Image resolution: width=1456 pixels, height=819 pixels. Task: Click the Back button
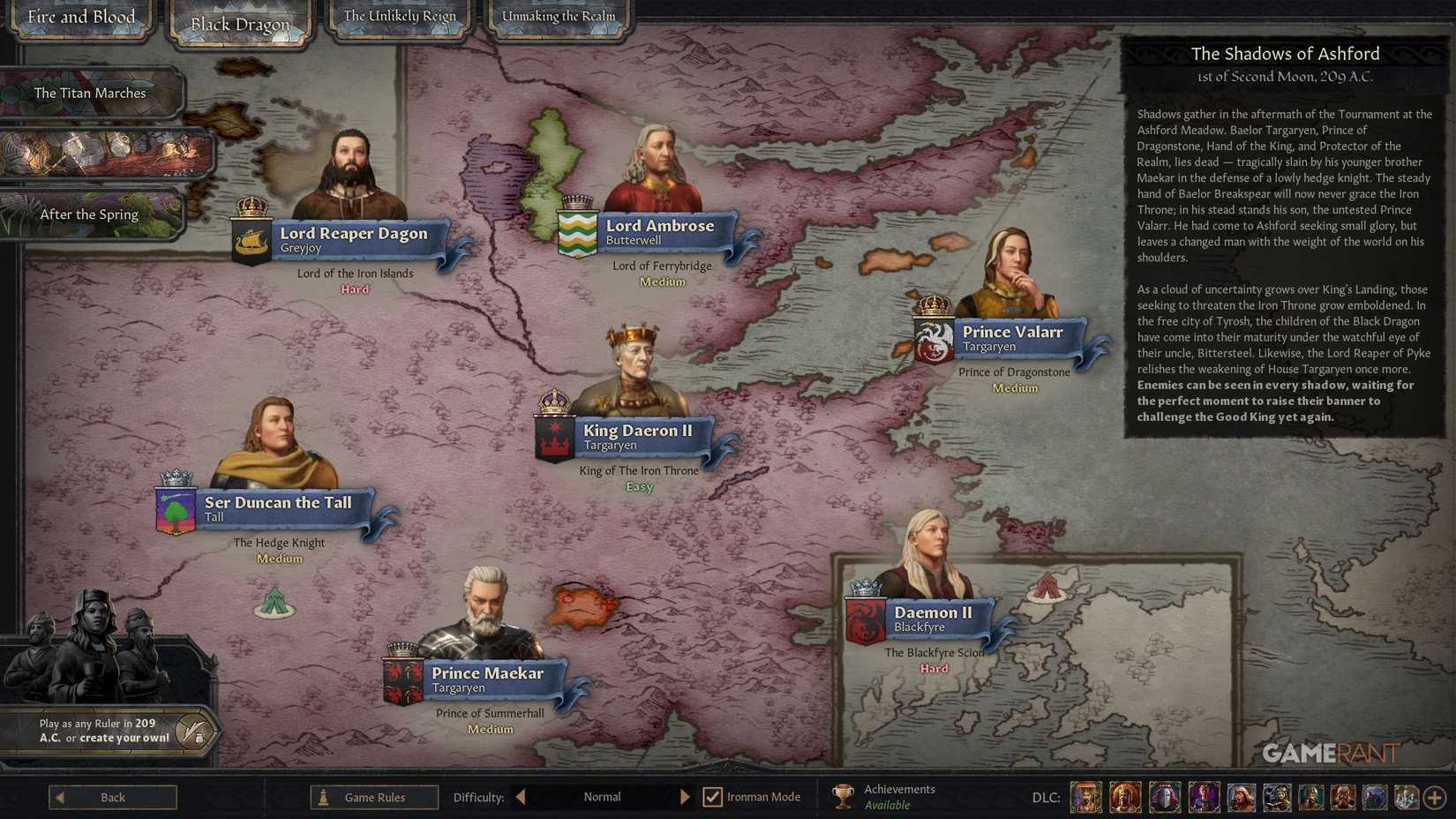point(112,796)
